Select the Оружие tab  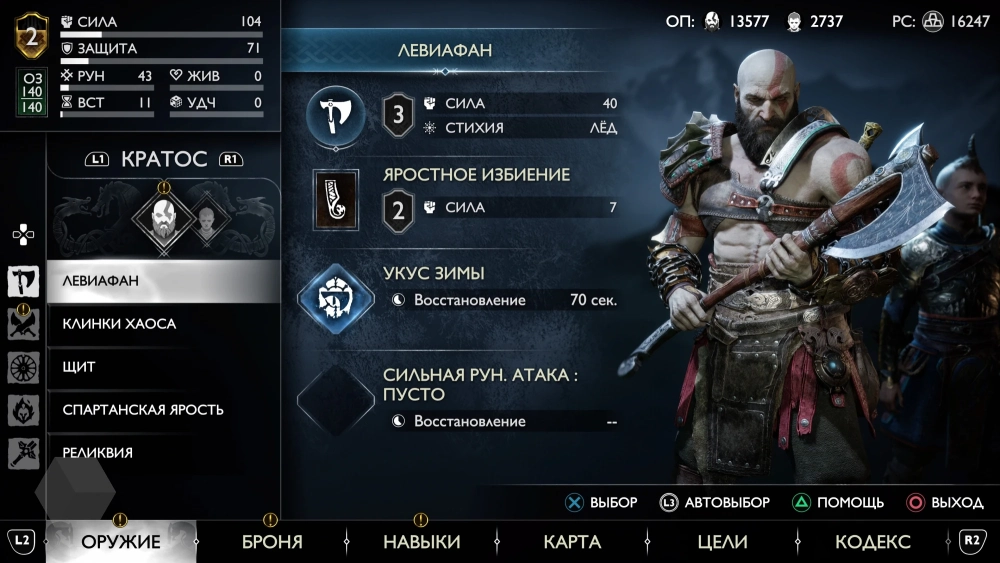click(x=121, y=542)
